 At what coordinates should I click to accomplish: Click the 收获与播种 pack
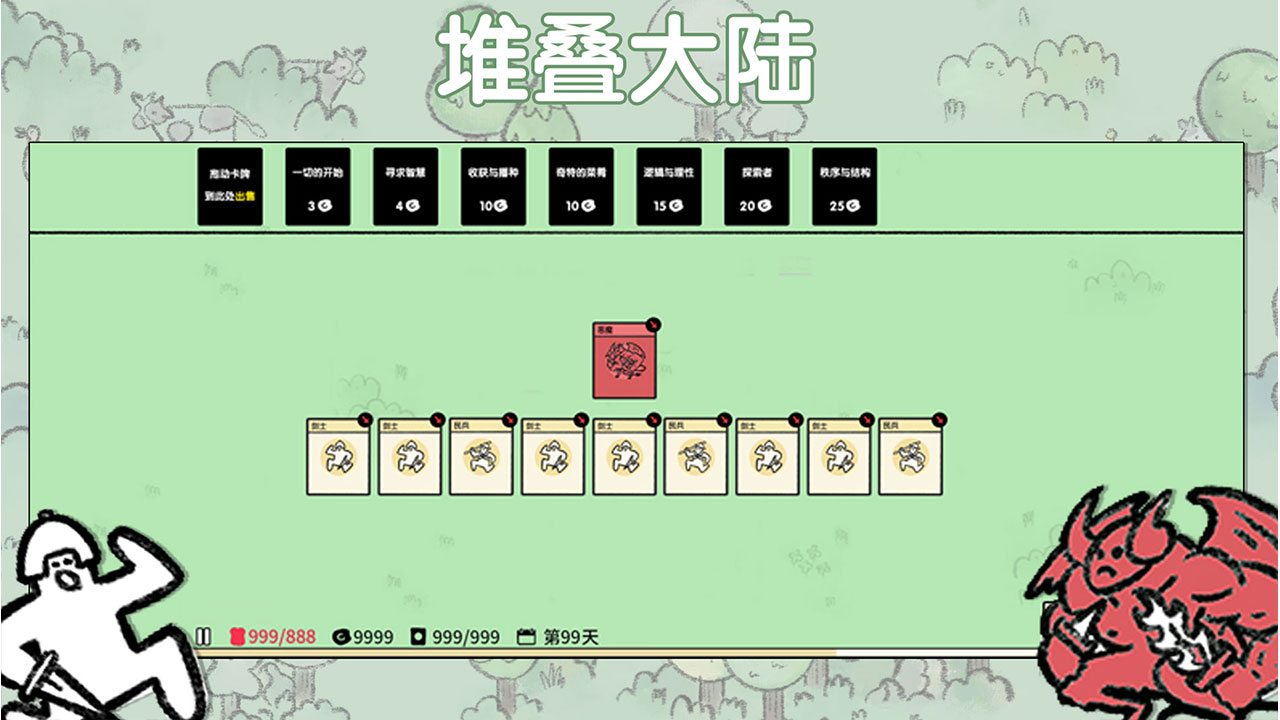492,188
